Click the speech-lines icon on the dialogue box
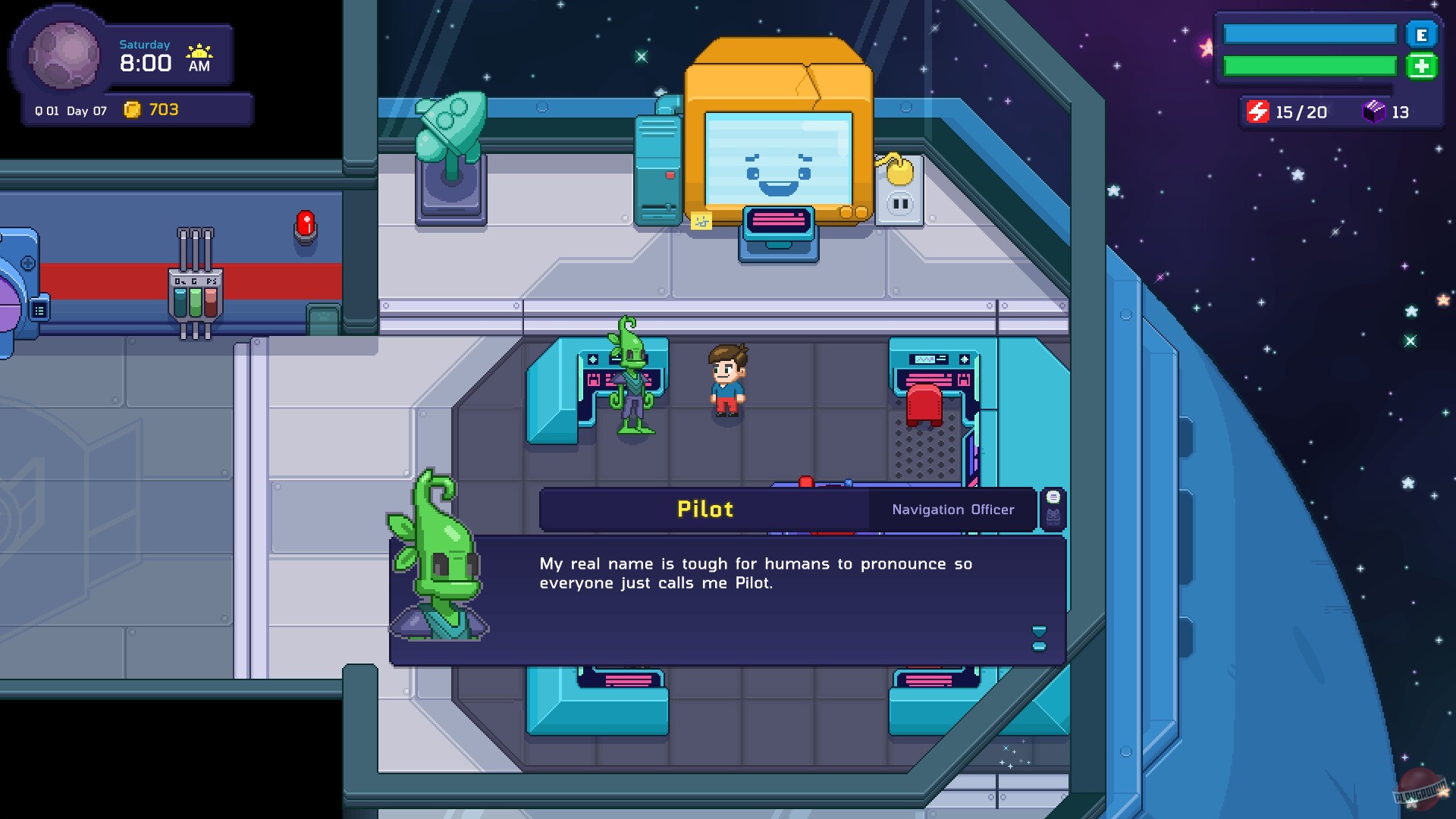This screenshot has width=1456, height=819. 1053,497
